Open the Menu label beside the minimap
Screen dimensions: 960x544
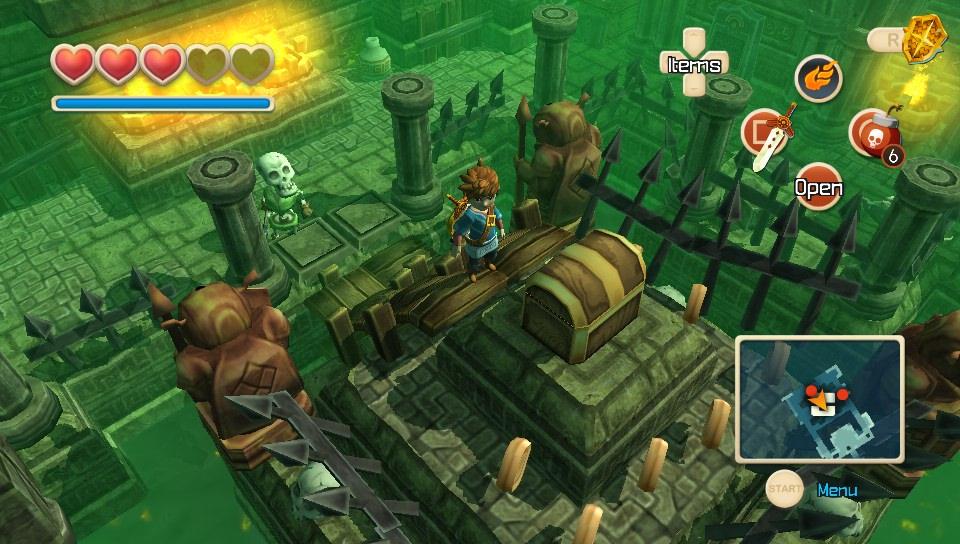click(836, 490)
